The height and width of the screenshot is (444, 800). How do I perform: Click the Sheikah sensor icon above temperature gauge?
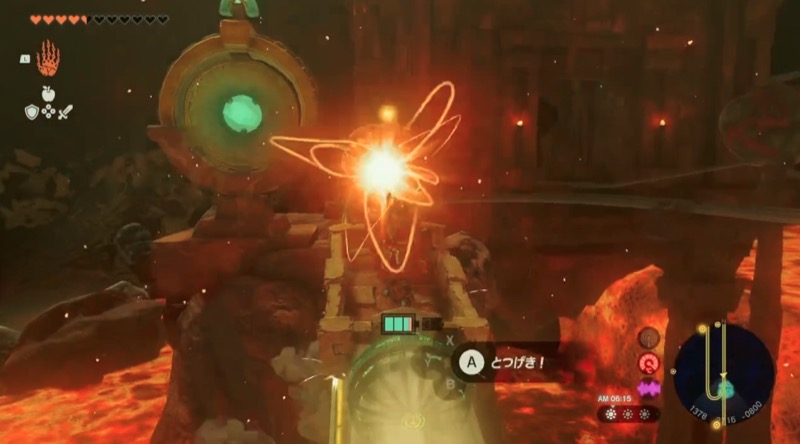tap(649, 337)
